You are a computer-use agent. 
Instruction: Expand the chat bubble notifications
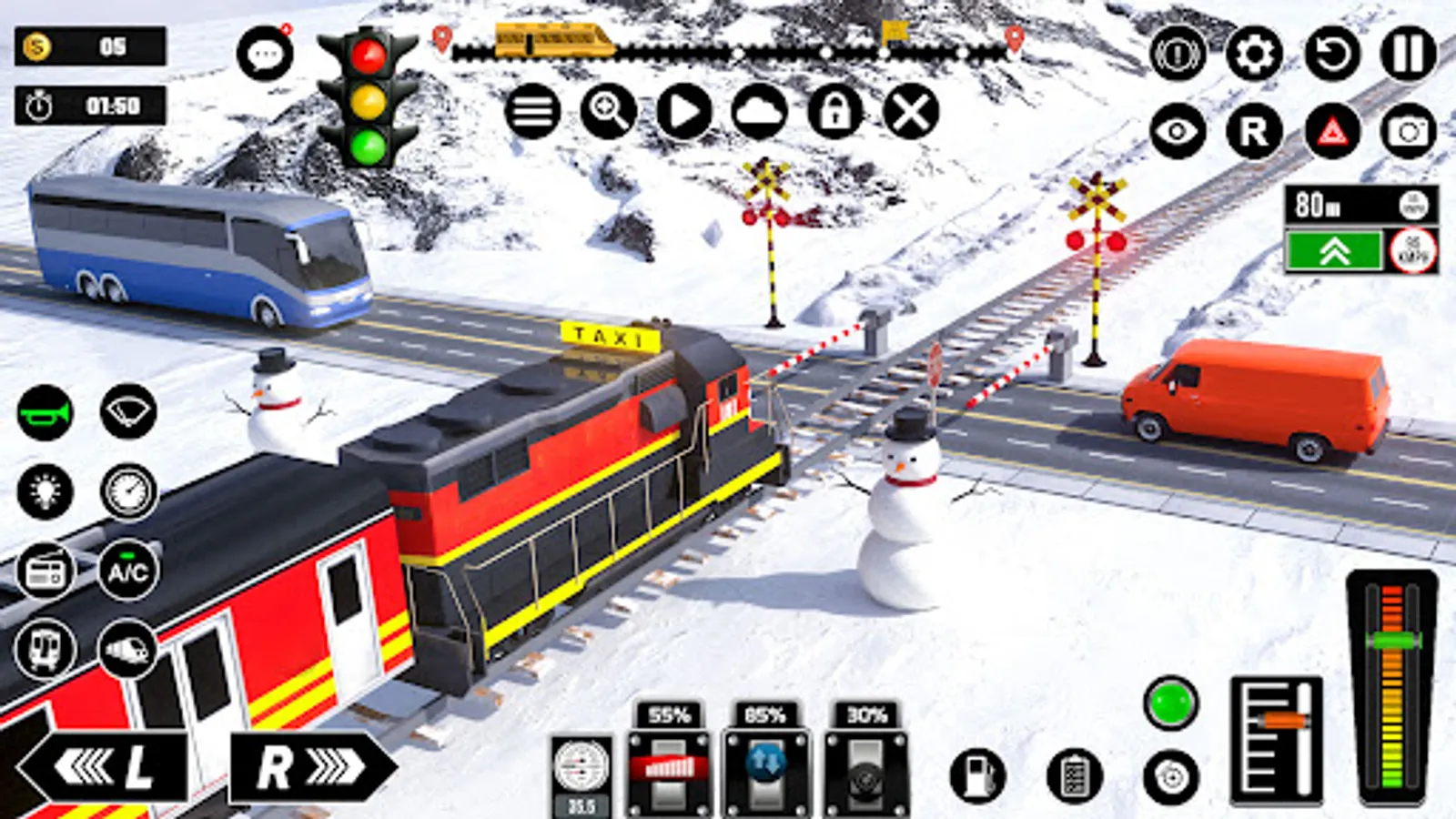click(x=265, y=52)
